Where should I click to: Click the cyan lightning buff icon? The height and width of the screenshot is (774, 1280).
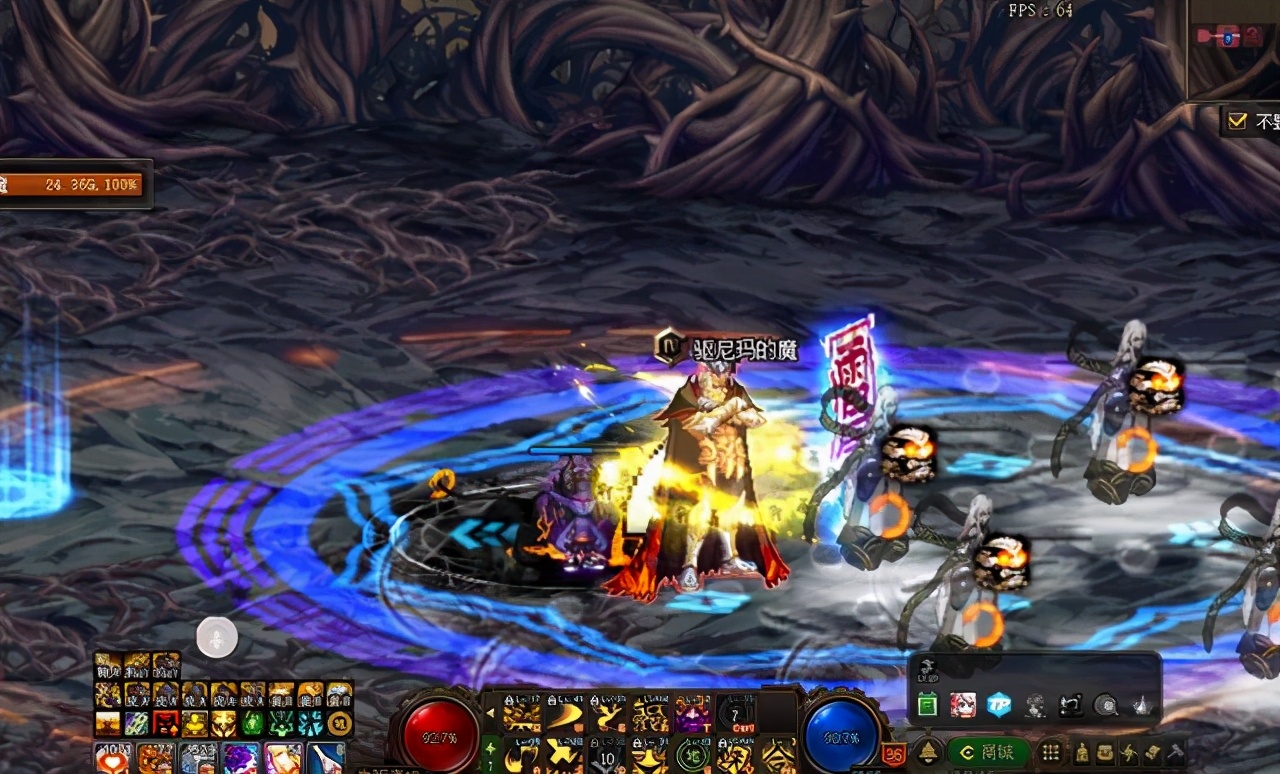pos(311,723)
